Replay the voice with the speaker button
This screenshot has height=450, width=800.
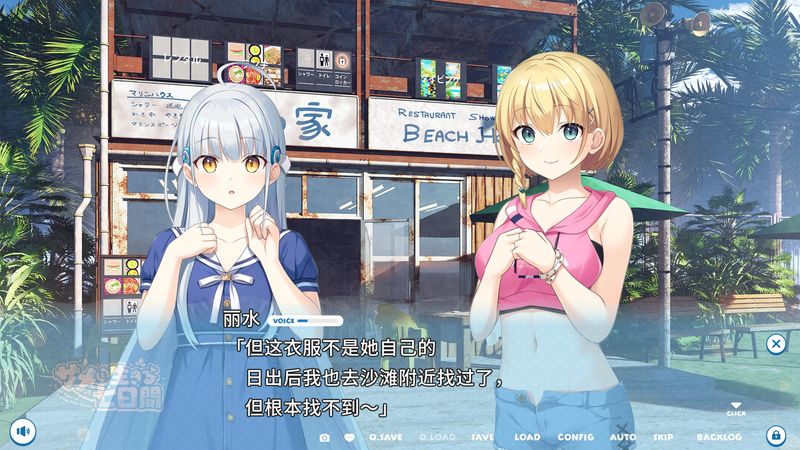click(x=23, y=432)
